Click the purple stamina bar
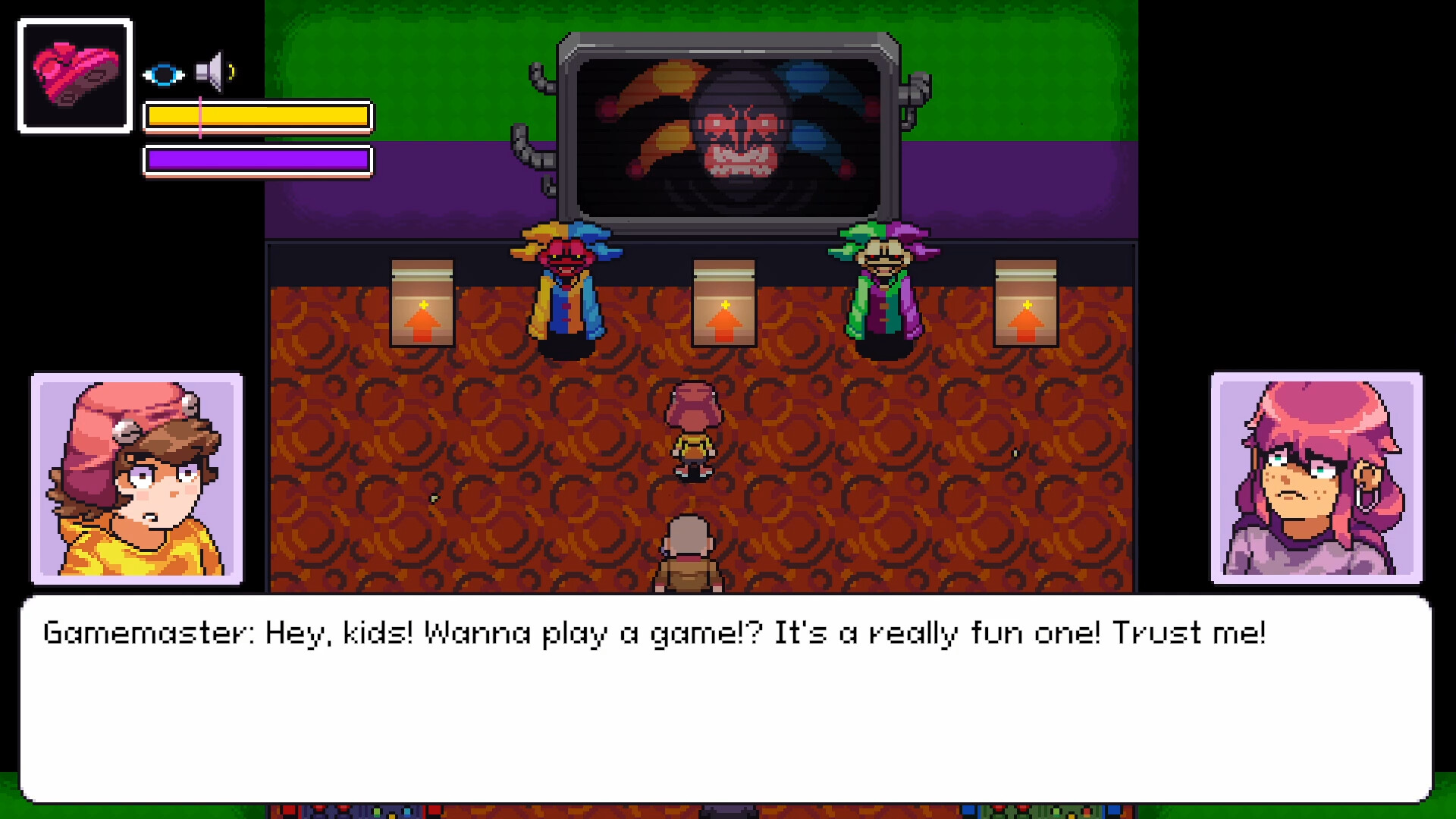Image resolution: width=1456 pixels, height=819 pixels. coord(258,160)
